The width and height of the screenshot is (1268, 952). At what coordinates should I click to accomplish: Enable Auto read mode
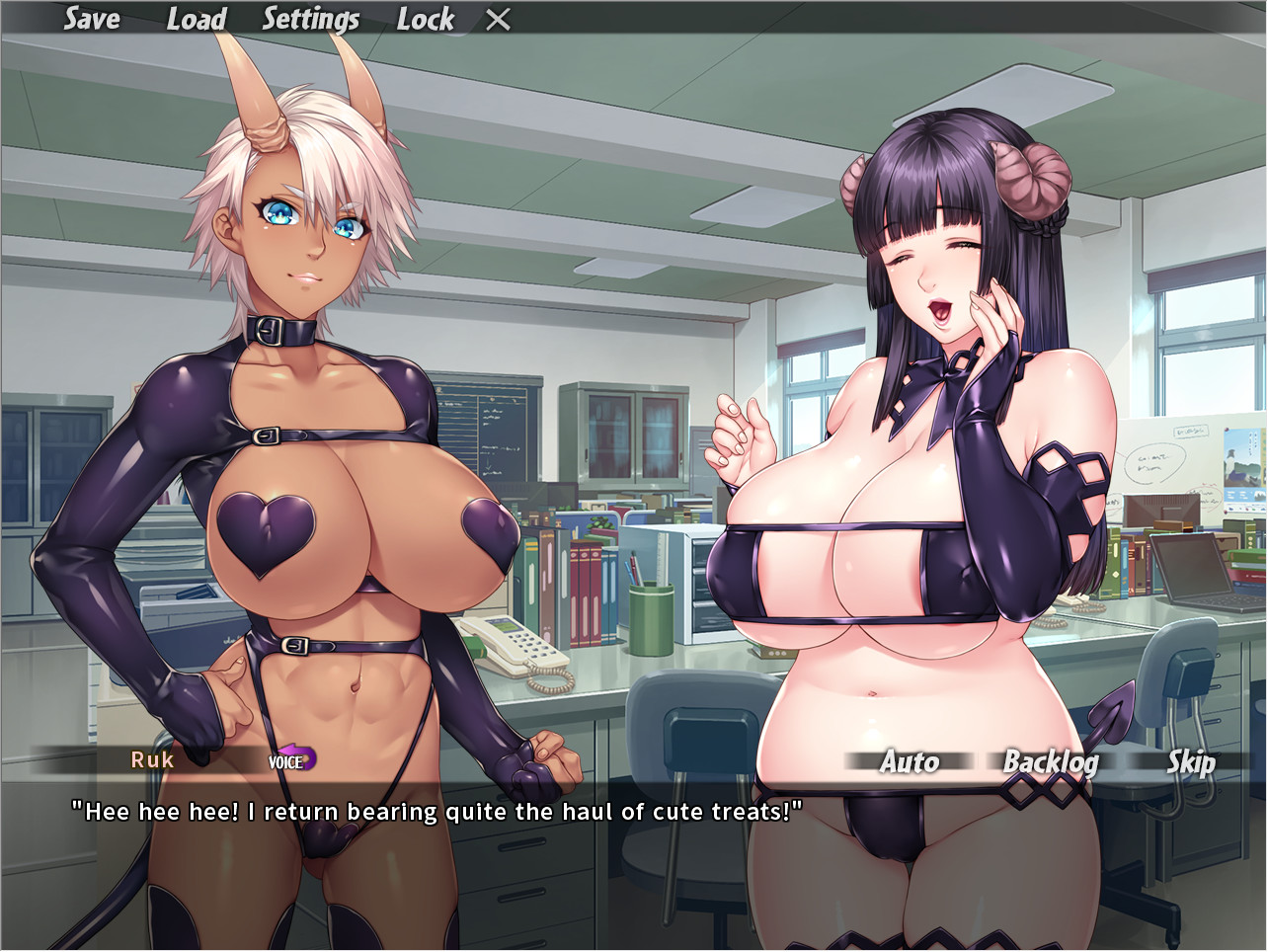909,762
